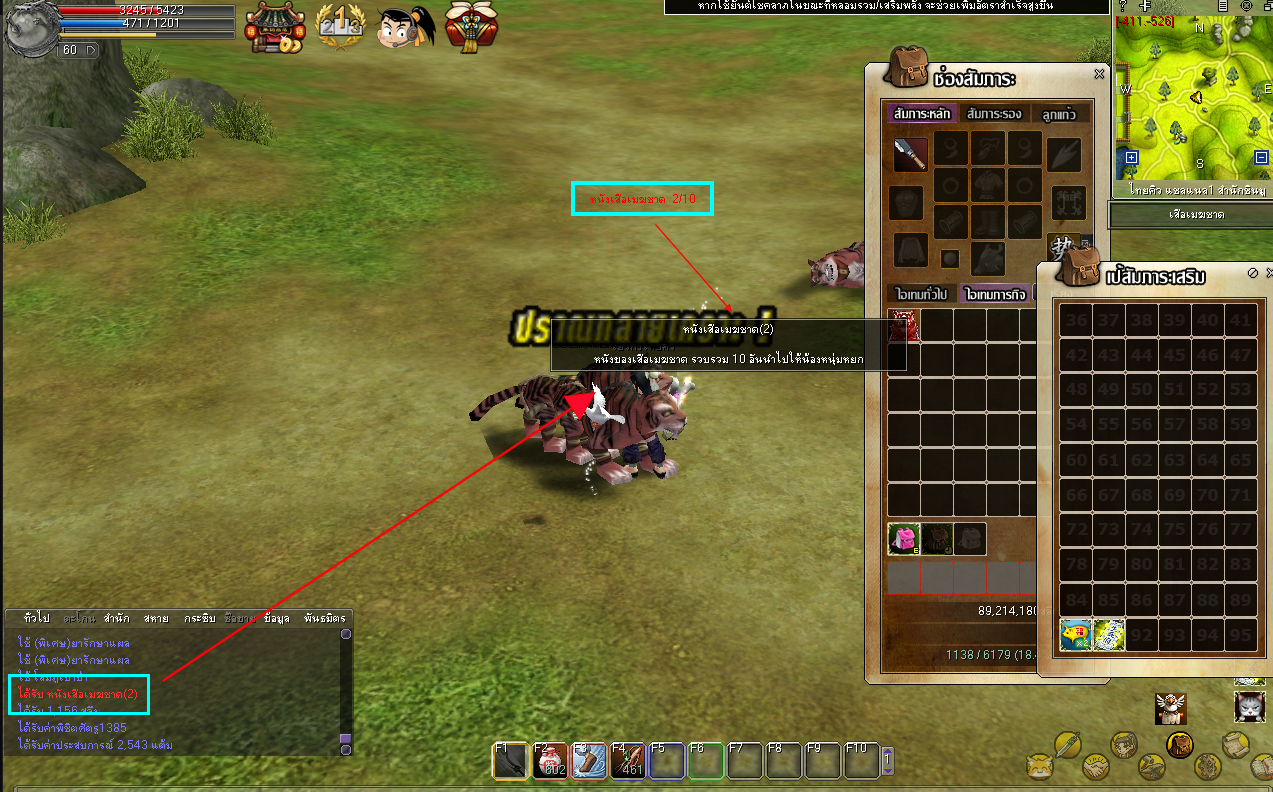Select the ไอเทมทั่วไป items tab
Viewport: 1273px width, 792px height.
click(x=921, y=294)
